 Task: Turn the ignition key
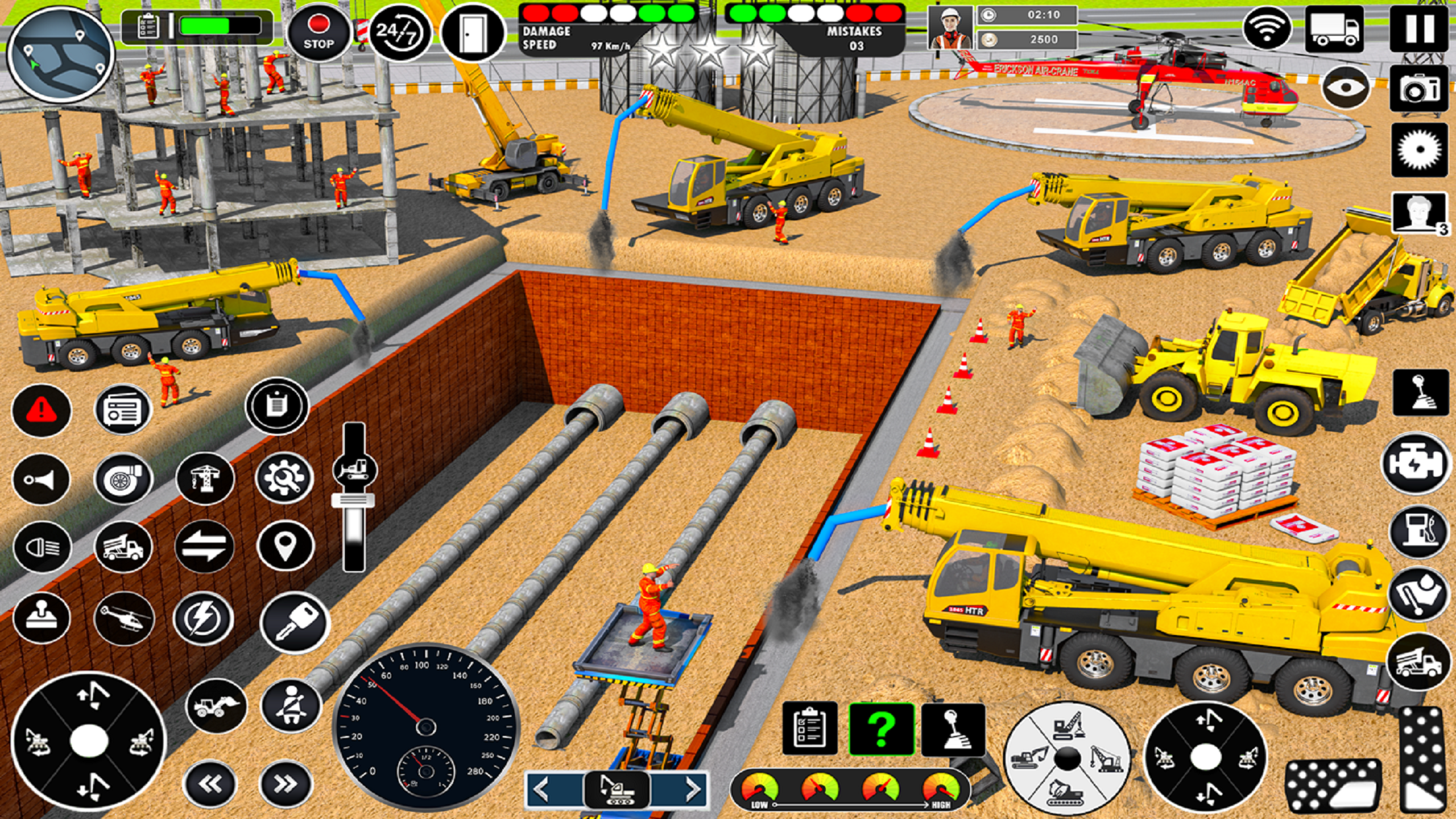[294, 622]
